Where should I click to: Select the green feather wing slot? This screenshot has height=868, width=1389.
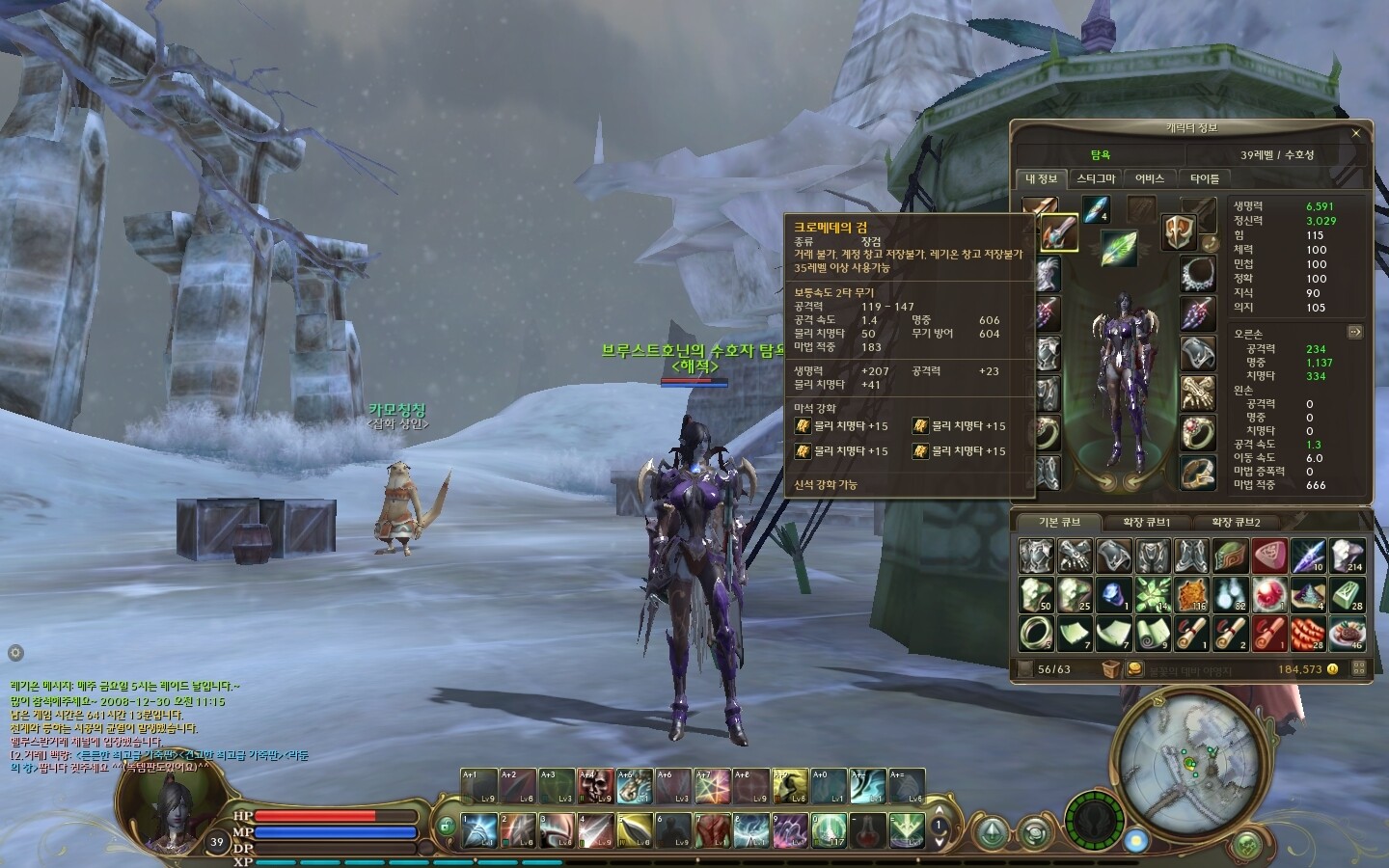tap(1118, 247)
